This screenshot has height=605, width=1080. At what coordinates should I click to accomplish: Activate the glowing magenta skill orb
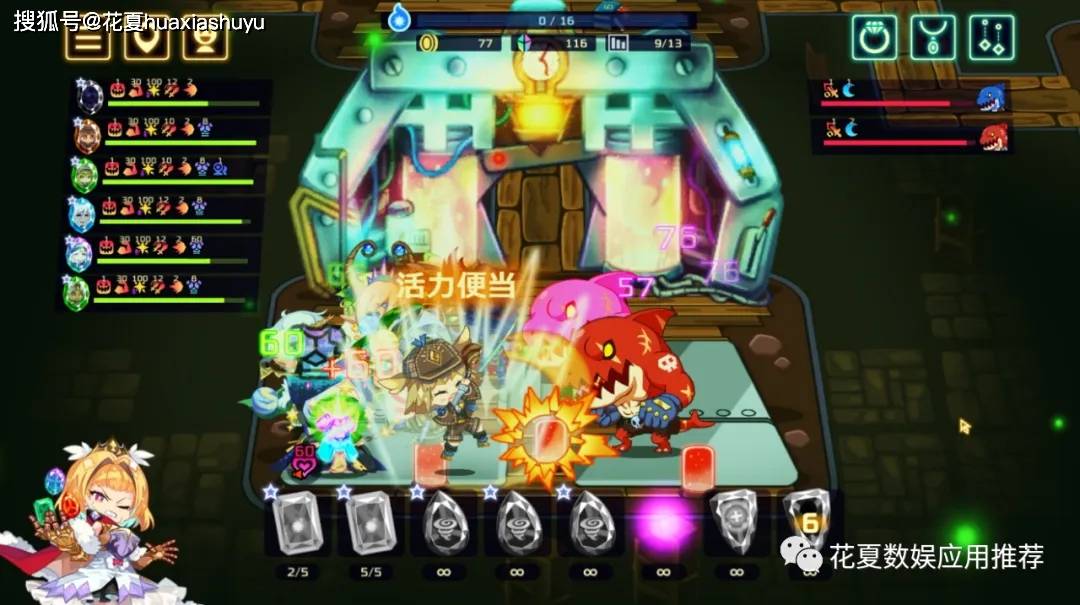coord(663,521)
